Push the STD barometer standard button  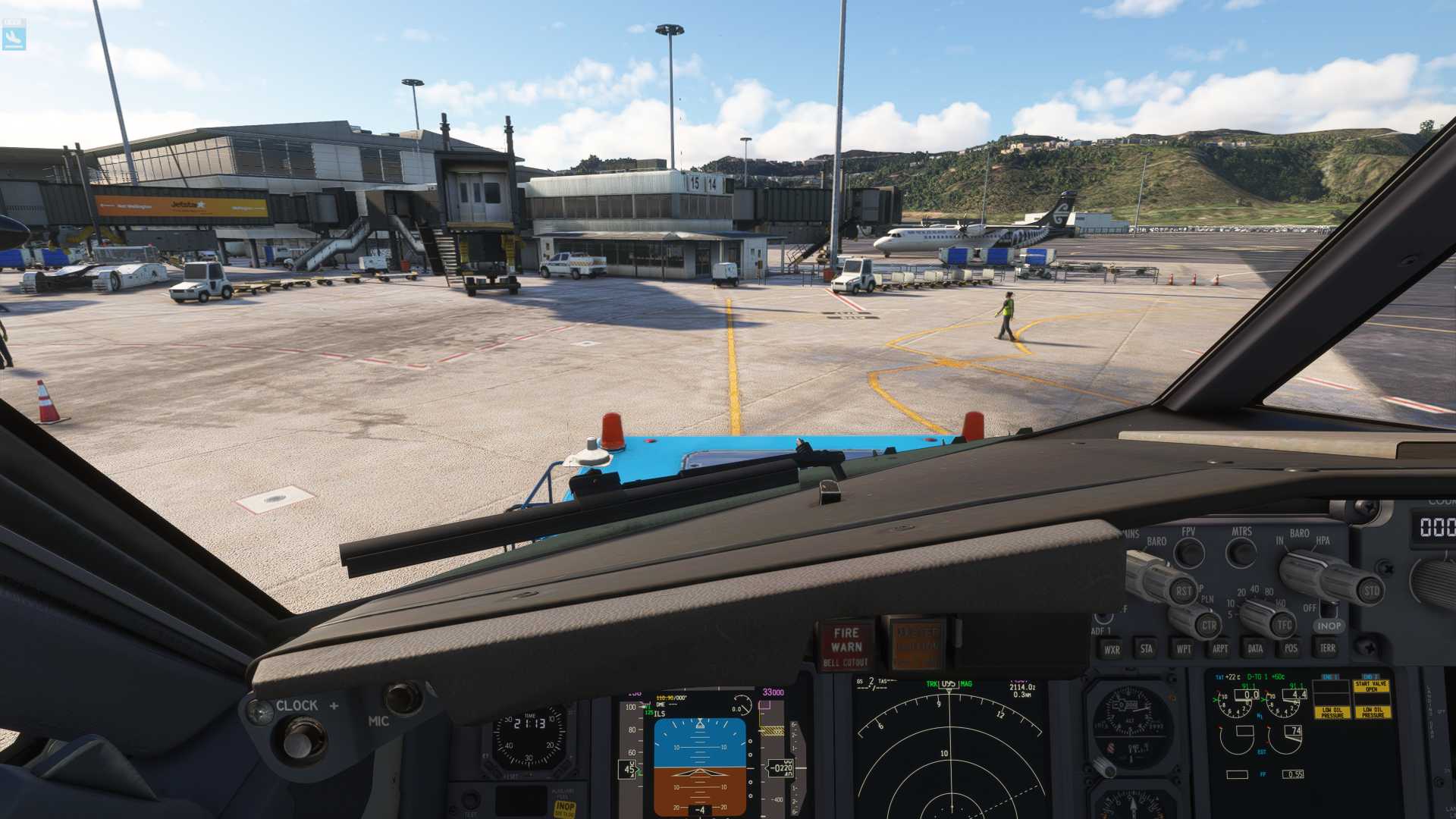(x=1371, y=591)
